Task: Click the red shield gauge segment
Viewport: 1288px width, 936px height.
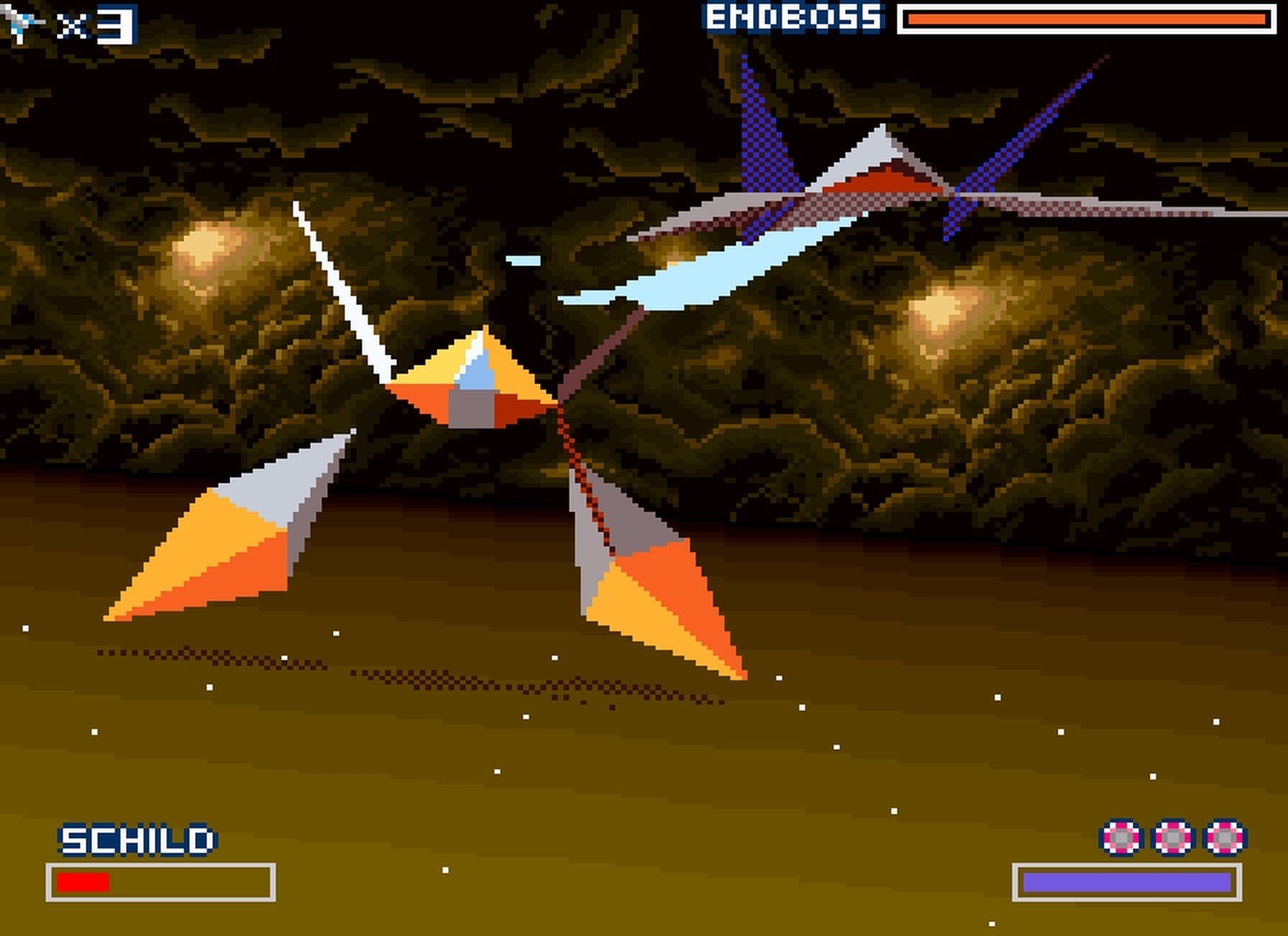Action: 82,882
